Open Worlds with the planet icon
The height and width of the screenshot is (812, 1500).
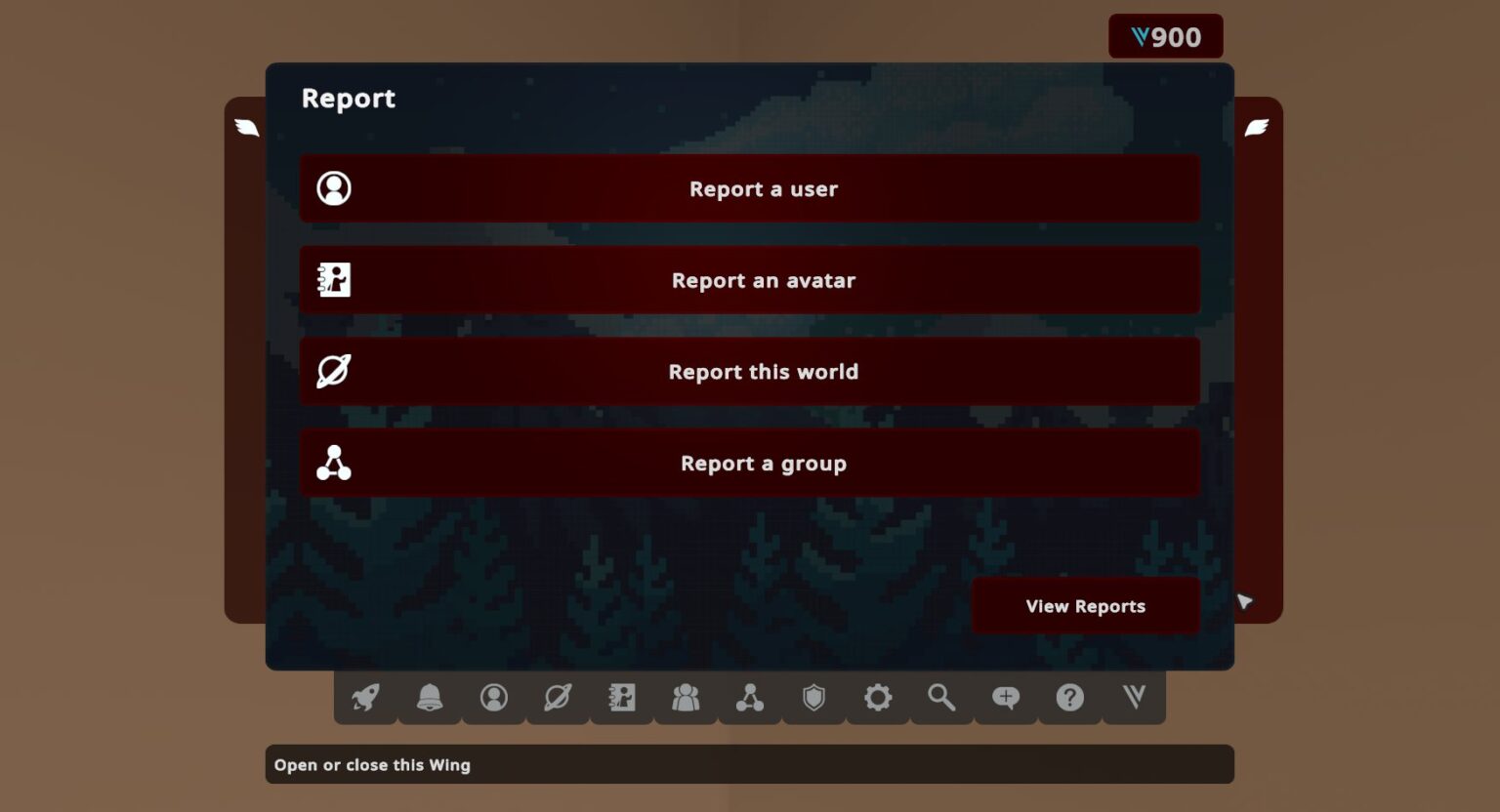558,698
